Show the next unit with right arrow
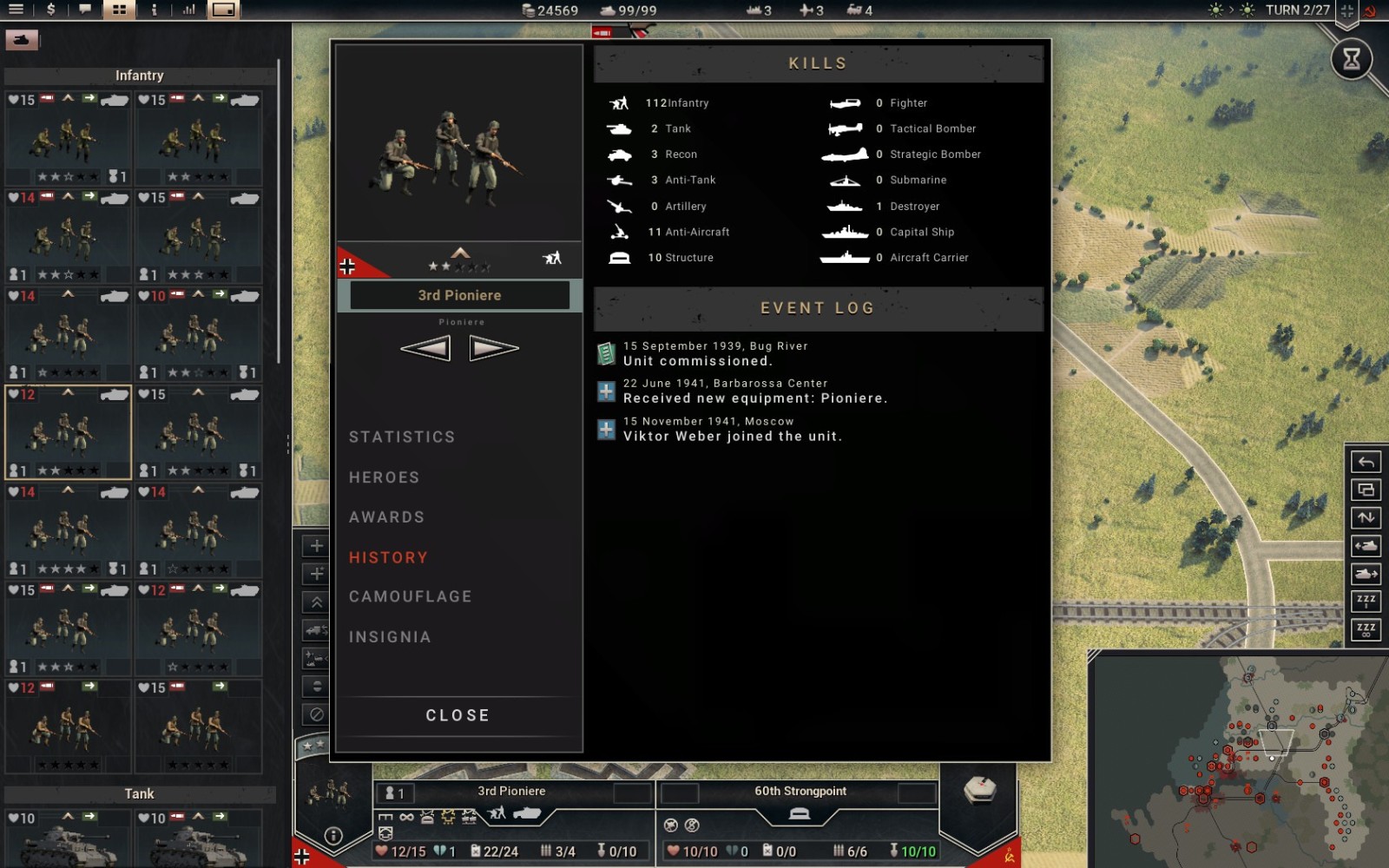This screenshot has width=1389, height=868. click(493, 349)
